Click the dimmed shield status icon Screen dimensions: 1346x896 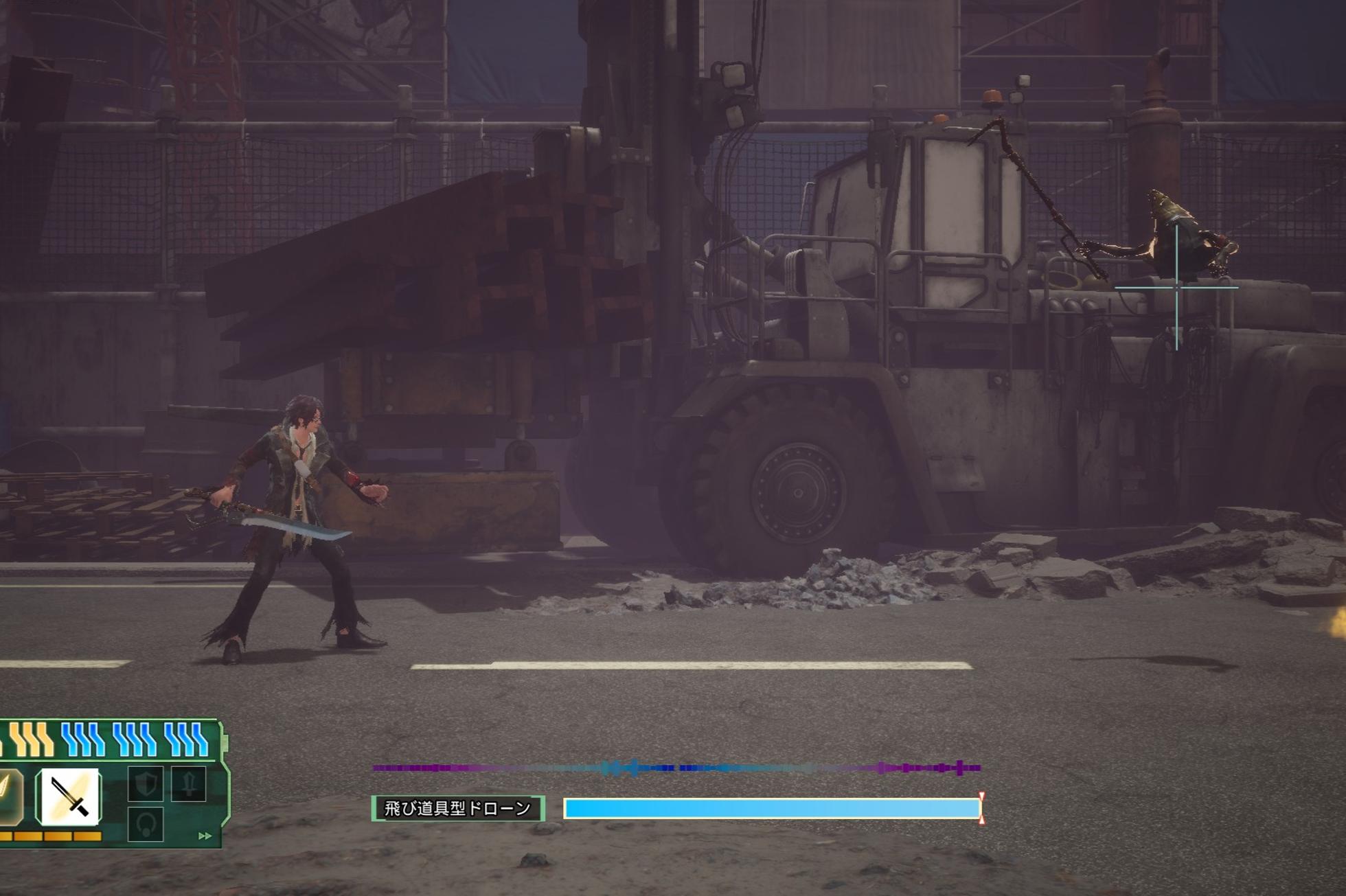[146, 784]
